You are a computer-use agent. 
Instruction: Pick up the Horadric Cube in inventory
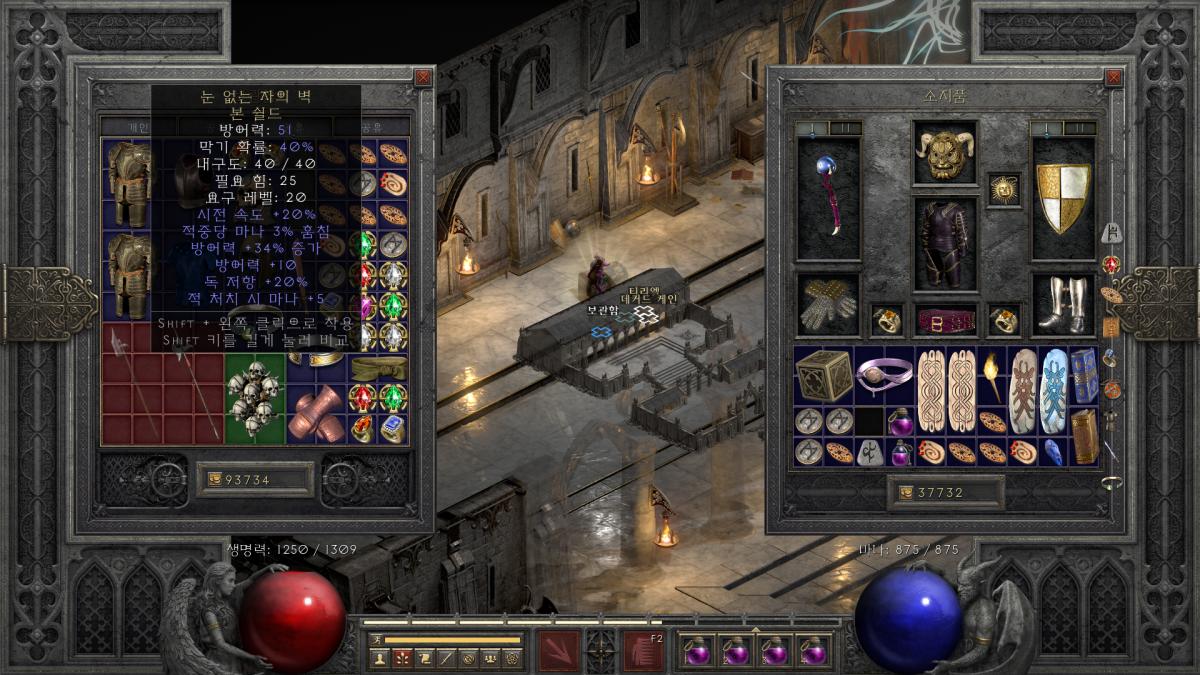(x=823, y=376)
